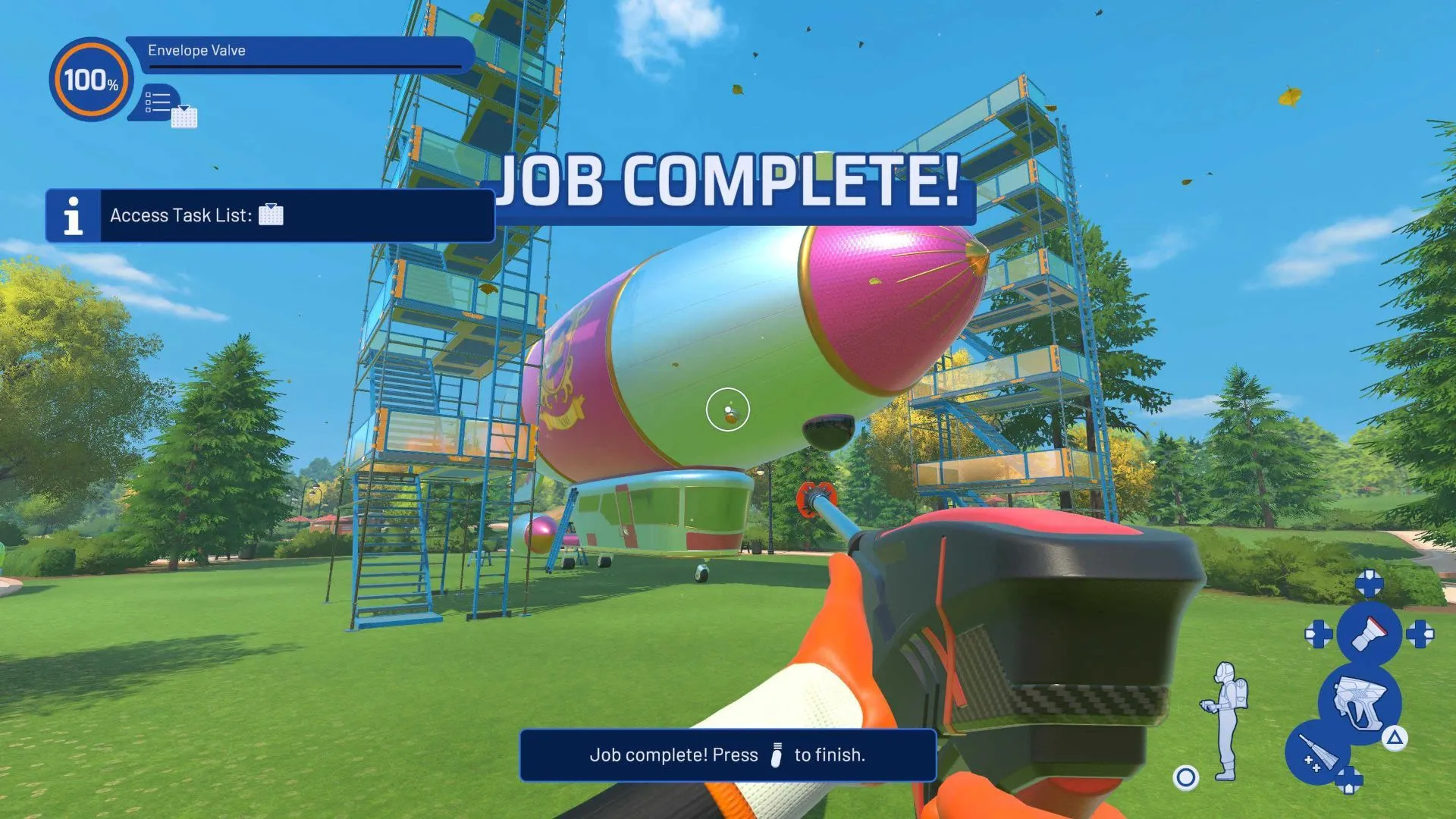Click the 100% completion circle
Viewport: 1456px width, 819px height.
tap(91, 79)
